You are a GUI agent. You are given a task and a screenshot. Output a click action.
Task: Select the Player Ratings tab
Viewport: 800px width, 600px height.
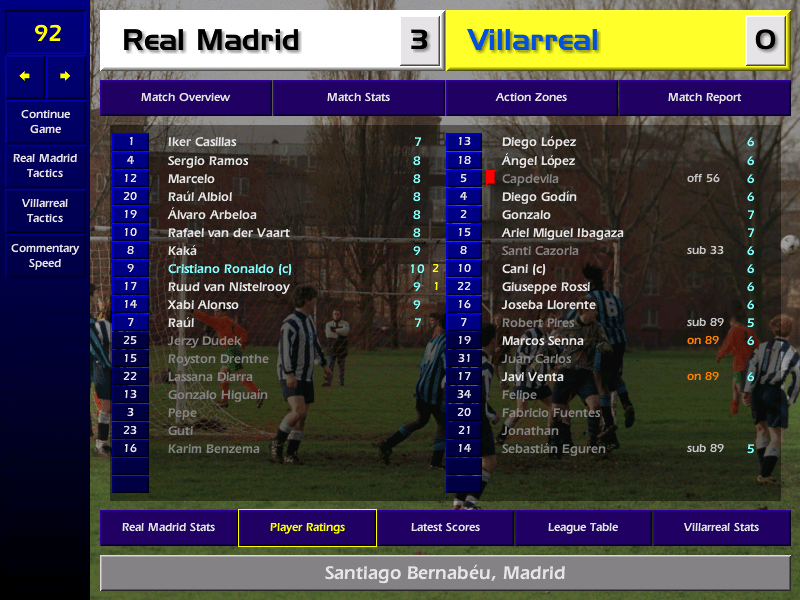307,527
